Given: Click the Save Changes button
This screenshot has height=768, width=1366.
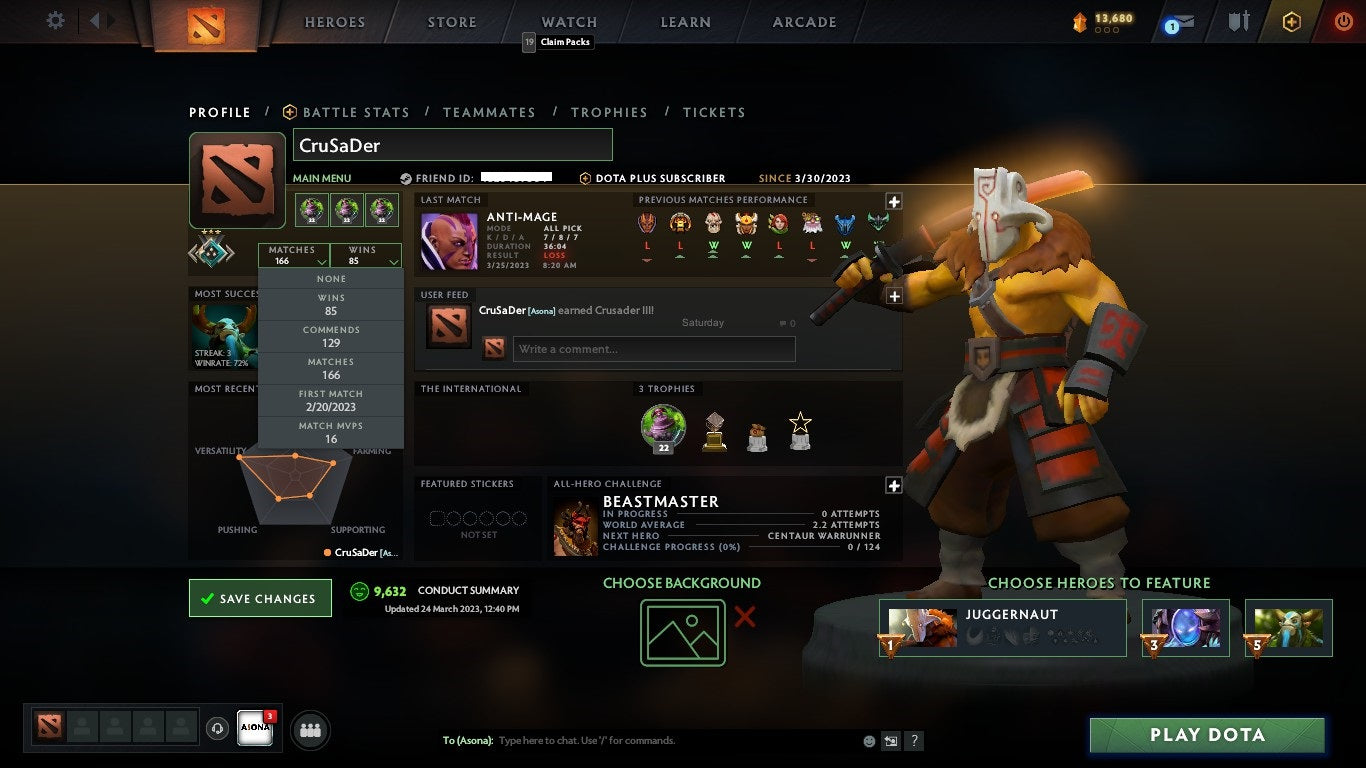Looking at the screenshot, I should pos(259,597).
